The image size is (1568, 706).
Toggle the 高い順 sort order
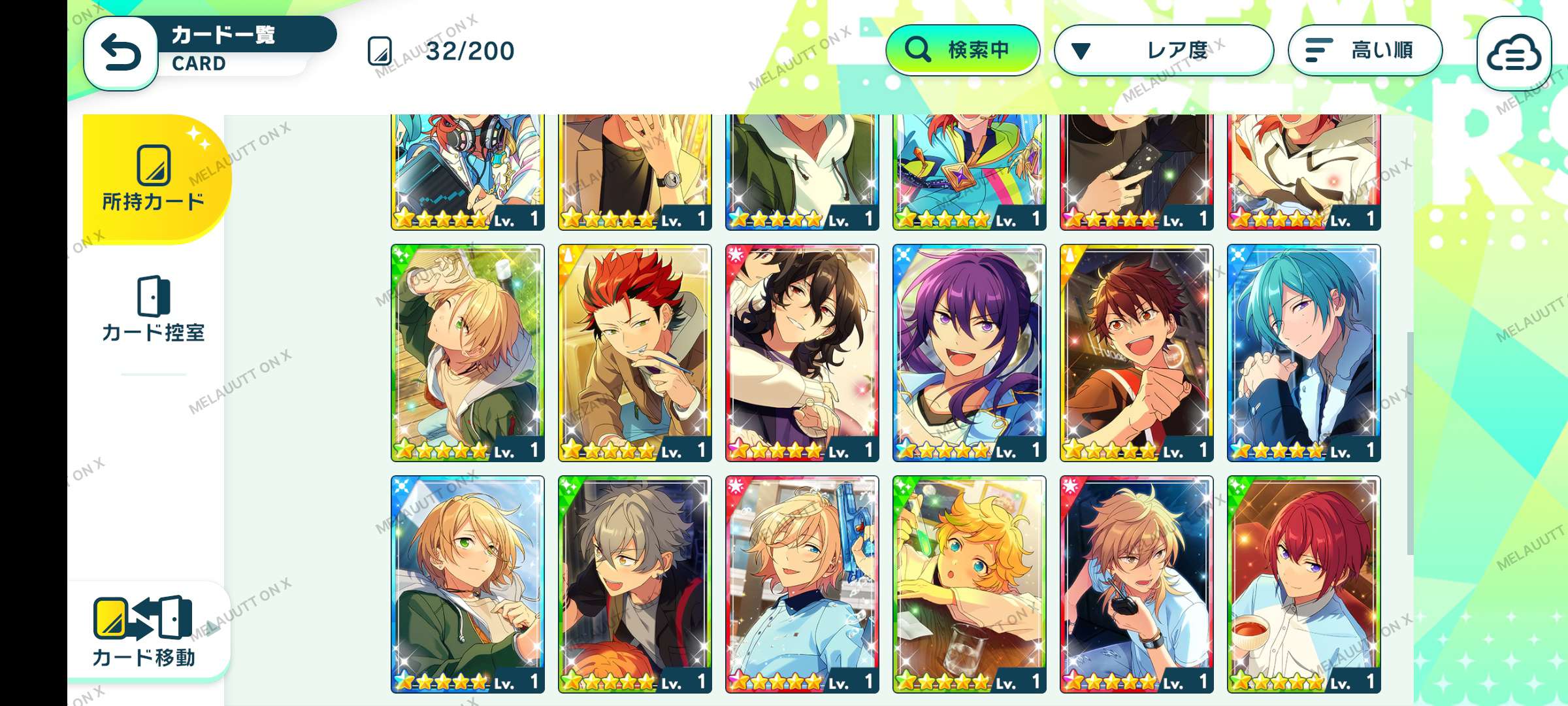pos(1365,50)
